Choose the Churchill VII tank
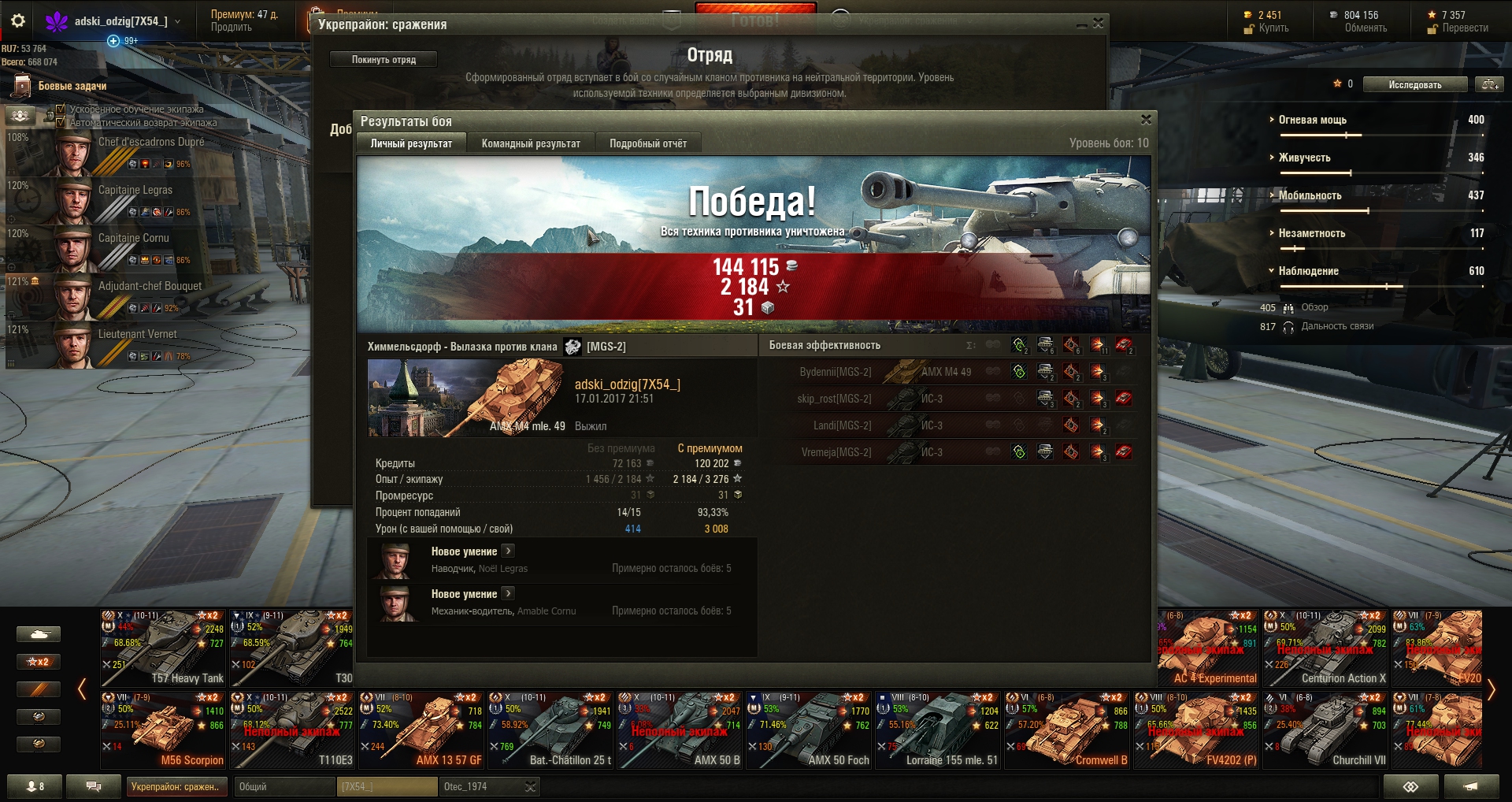Screen dimensions: 1512x802 [x=1325, y=730]
